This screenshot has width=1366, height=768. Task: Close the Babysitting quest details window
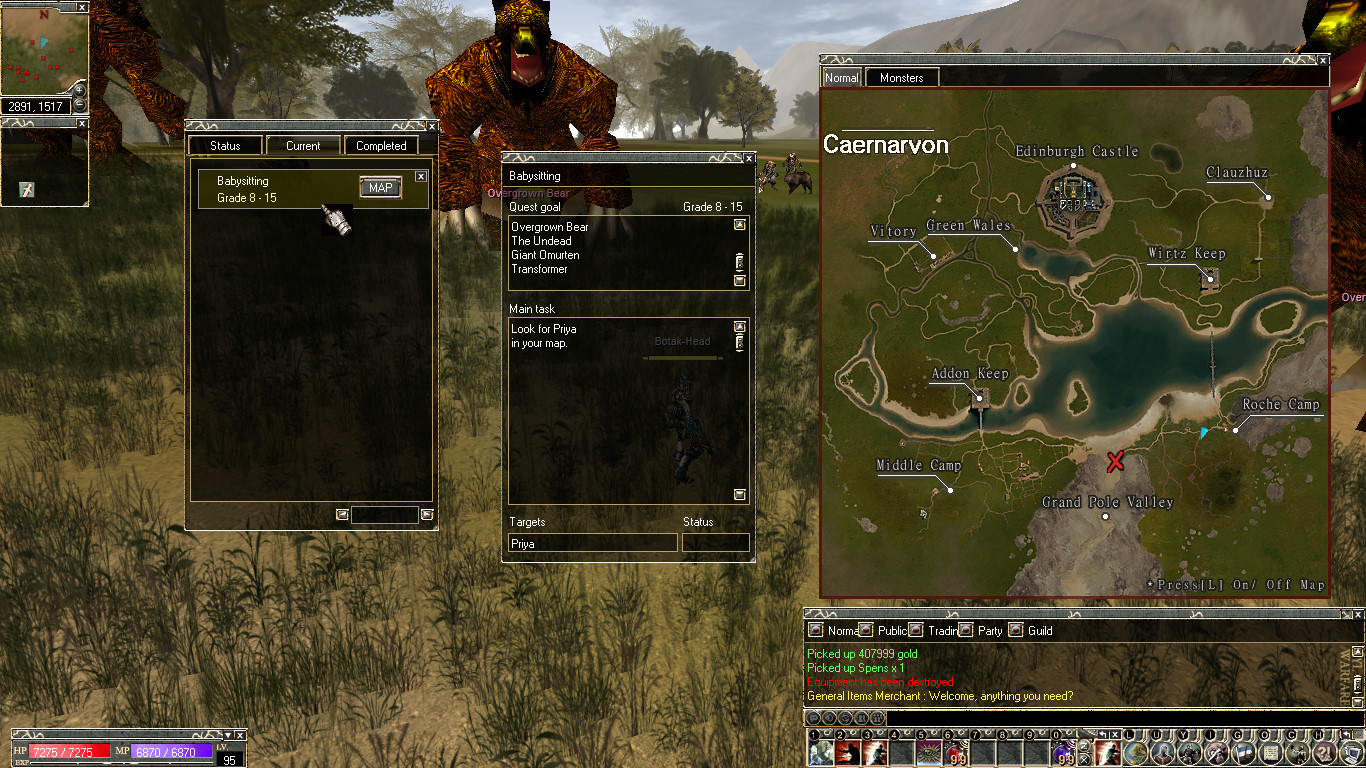749,158
